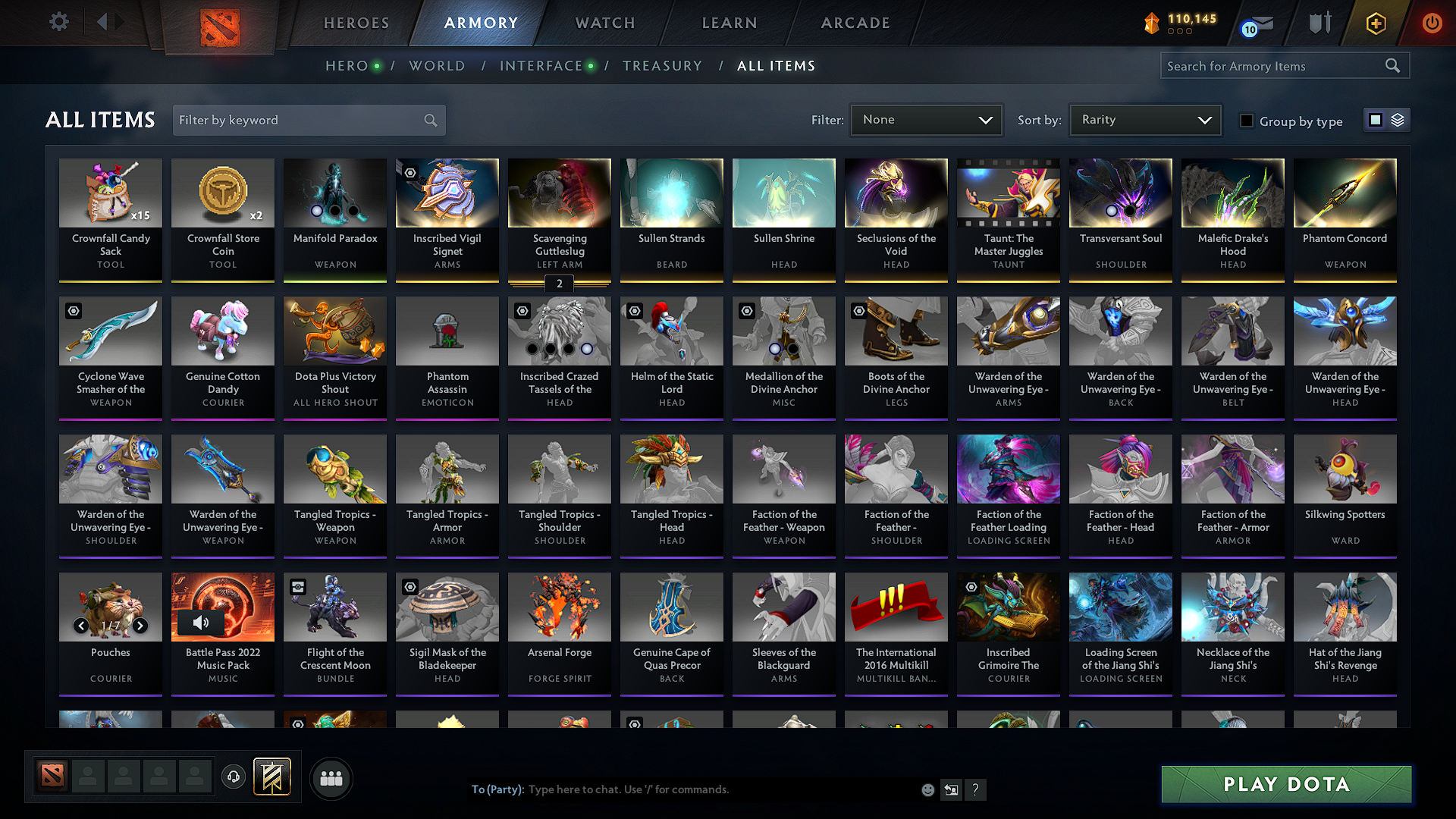Open voice chat headset settings

click(x=233, y=777)
